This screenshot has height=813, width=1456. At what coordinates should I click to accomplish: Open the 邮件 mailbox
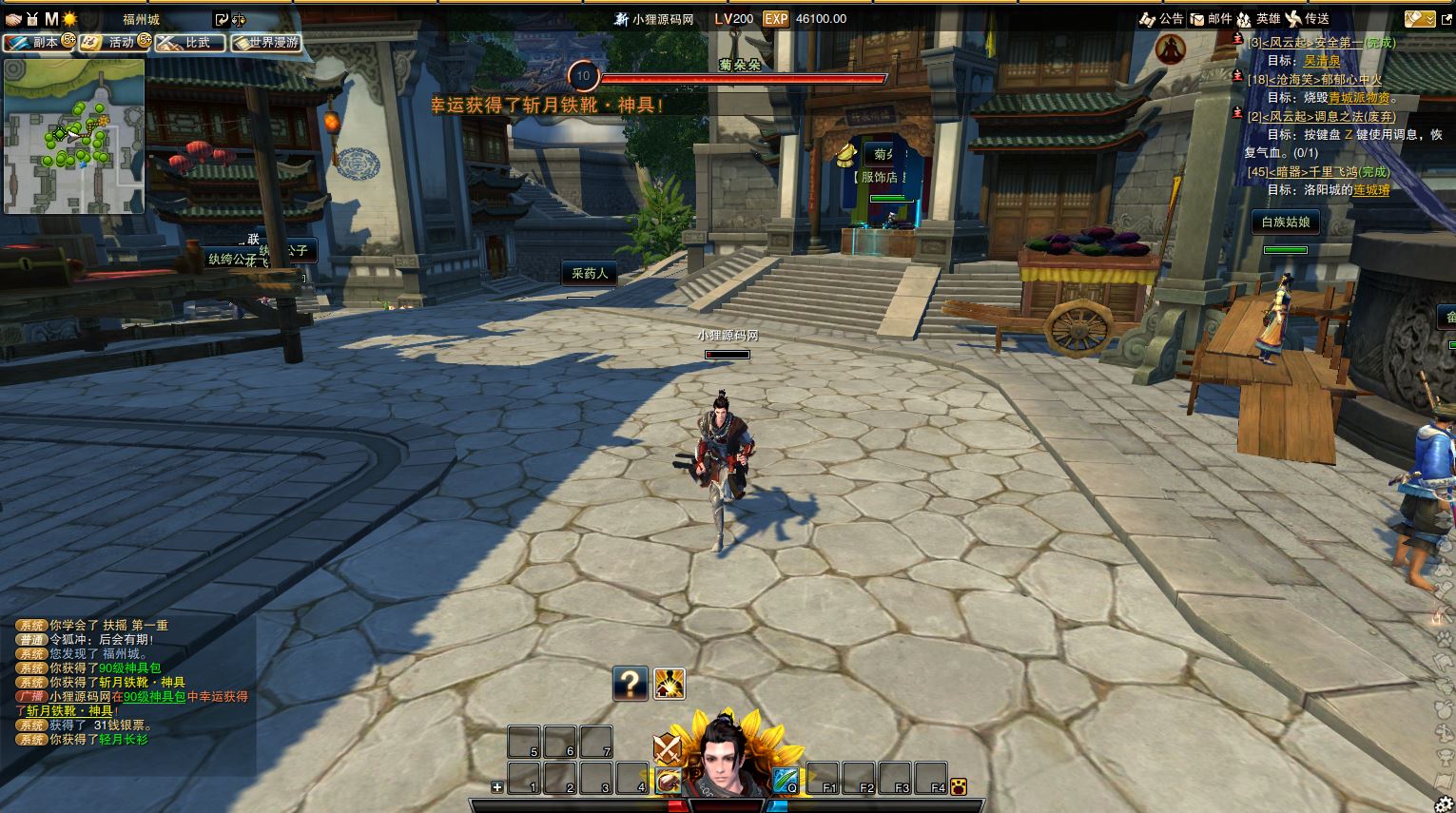tap(1211, 19)
